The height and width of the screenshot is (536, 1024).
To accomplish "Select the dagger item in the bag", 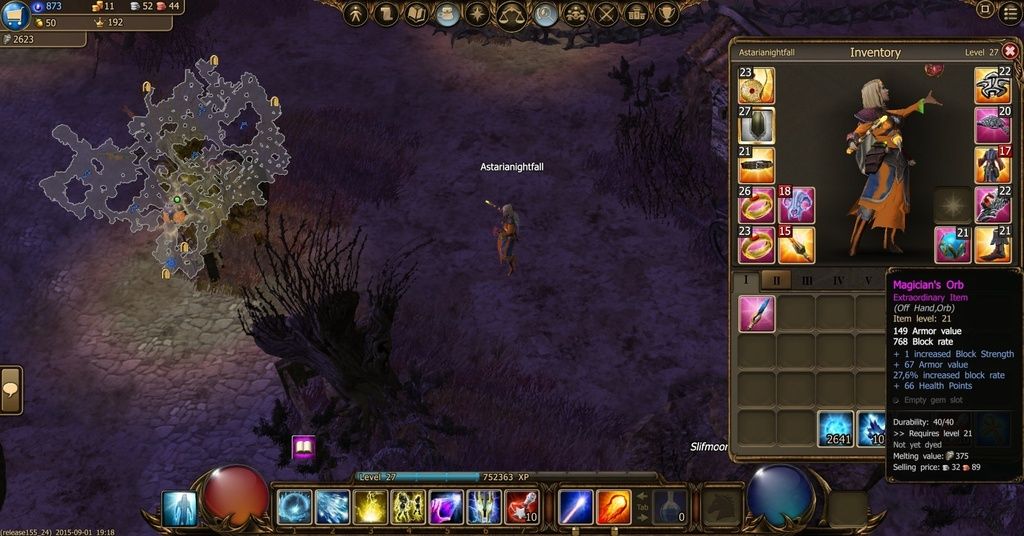I will pyautogui.click(x=757, y=313).
